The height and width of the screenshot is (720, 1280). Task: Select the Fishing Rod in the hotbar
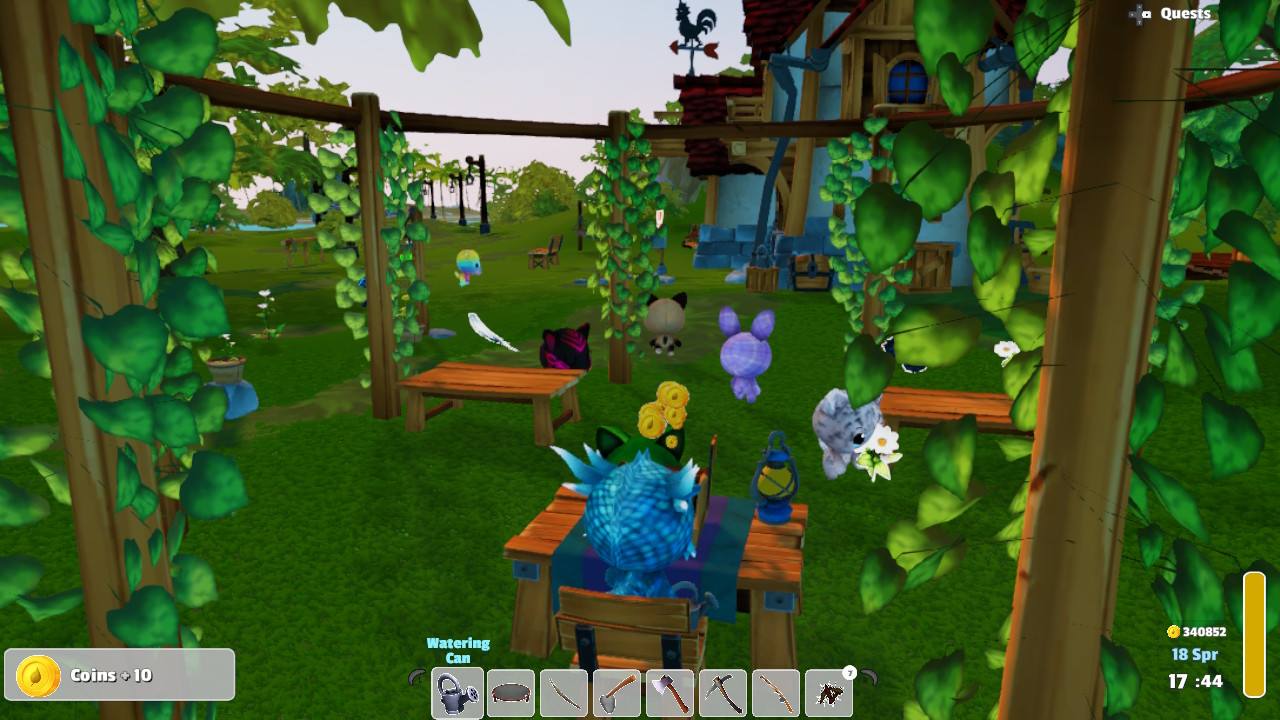coord(777,690)
